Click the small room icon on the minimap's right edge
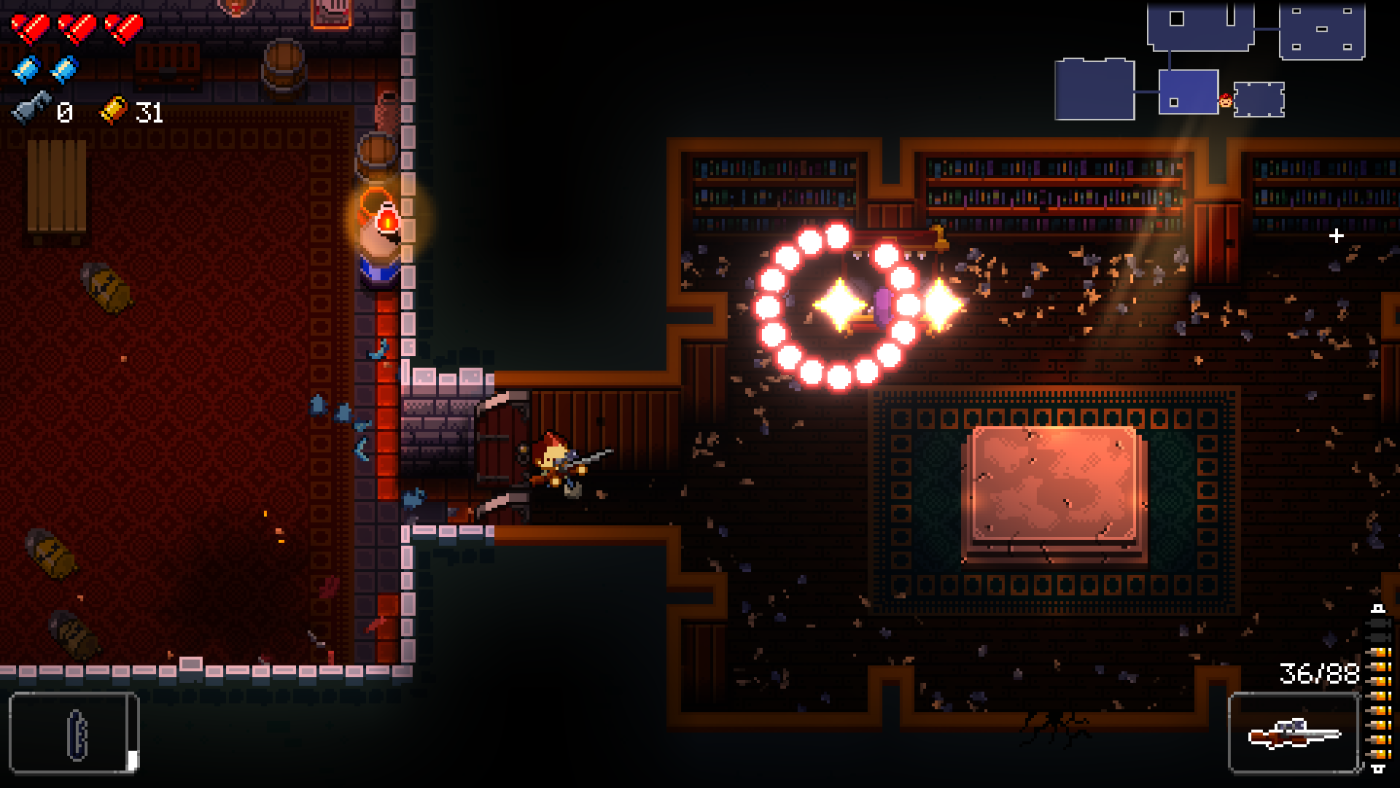This screenshot has width=1400, height=788. (x=1262, y=97)
